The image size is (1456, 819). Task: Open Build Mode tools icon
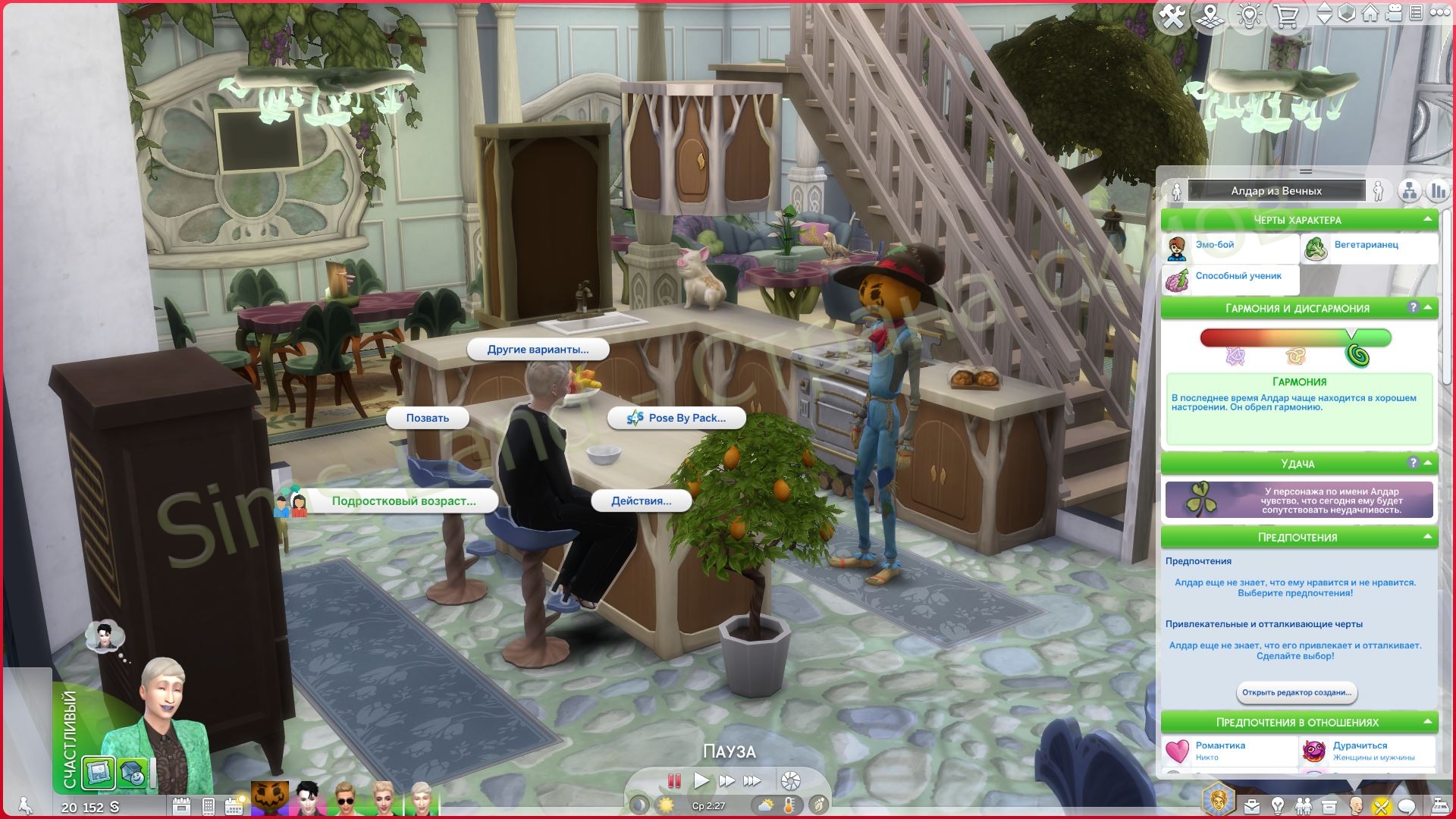1173,13
